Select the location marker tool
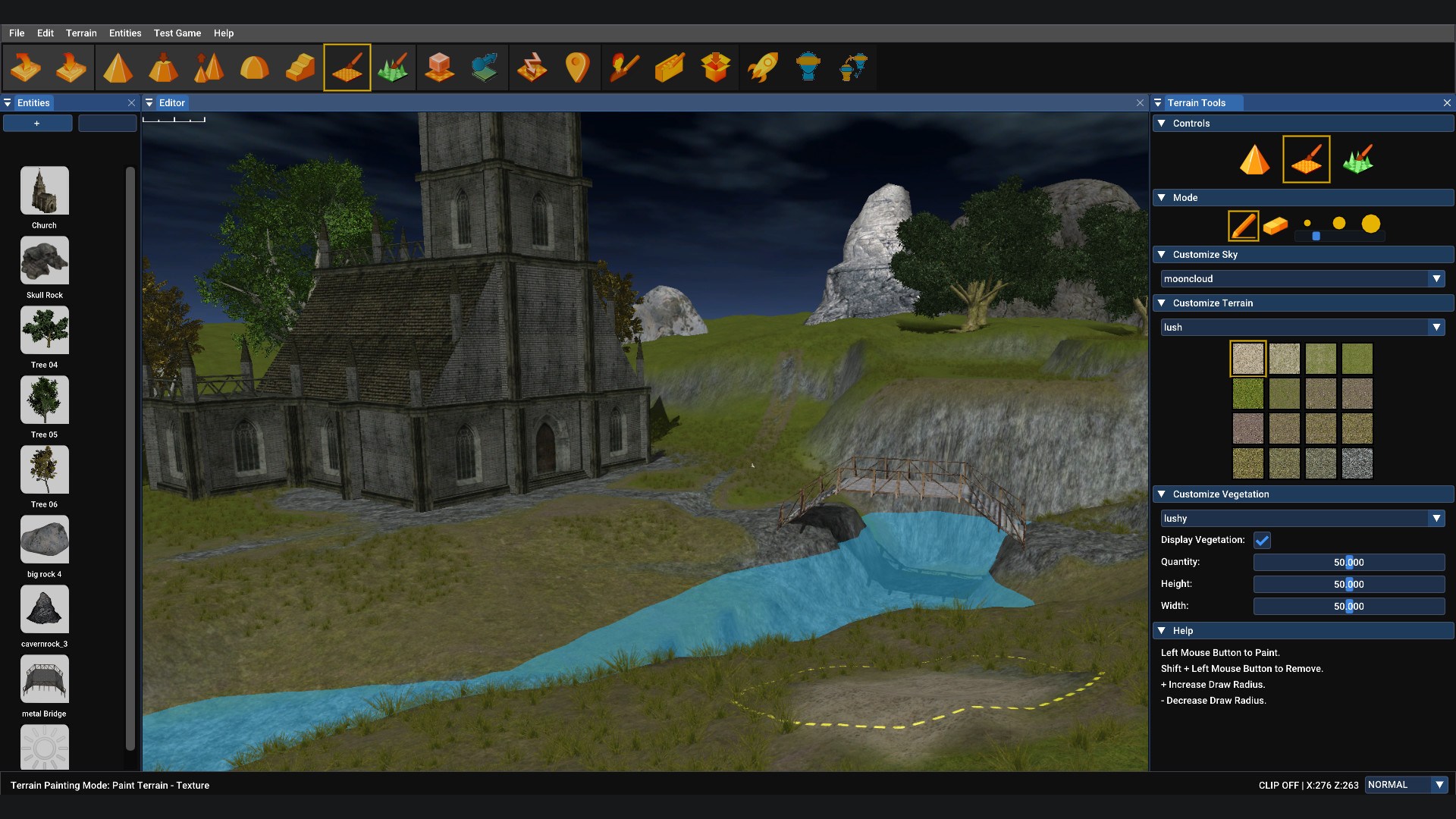 (579, 67)
